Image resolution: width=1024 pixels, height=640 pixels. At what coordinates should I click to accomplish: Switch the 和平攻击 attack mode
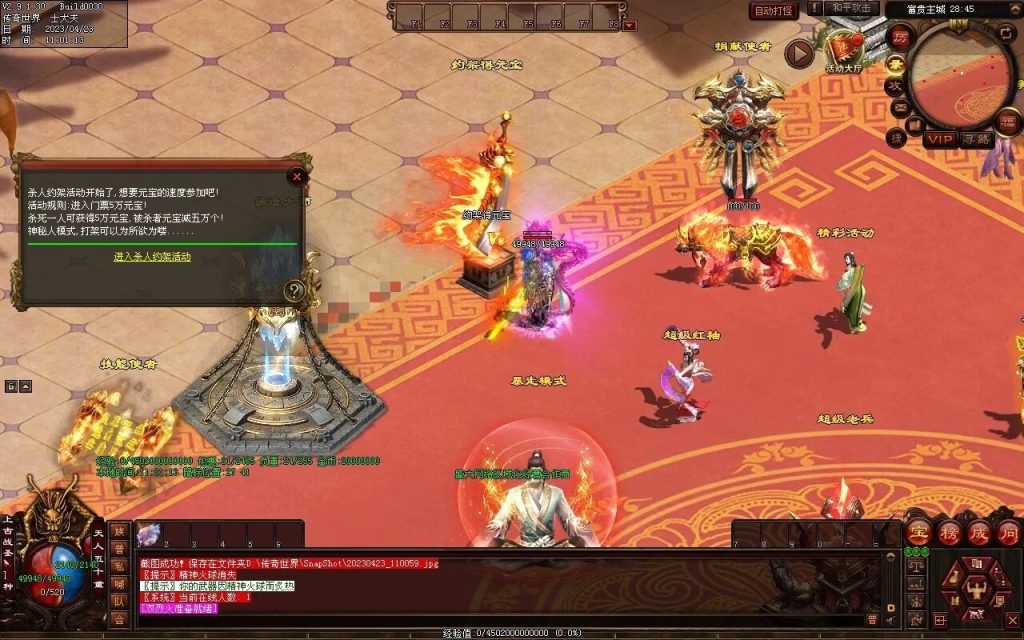click(852, 8)
